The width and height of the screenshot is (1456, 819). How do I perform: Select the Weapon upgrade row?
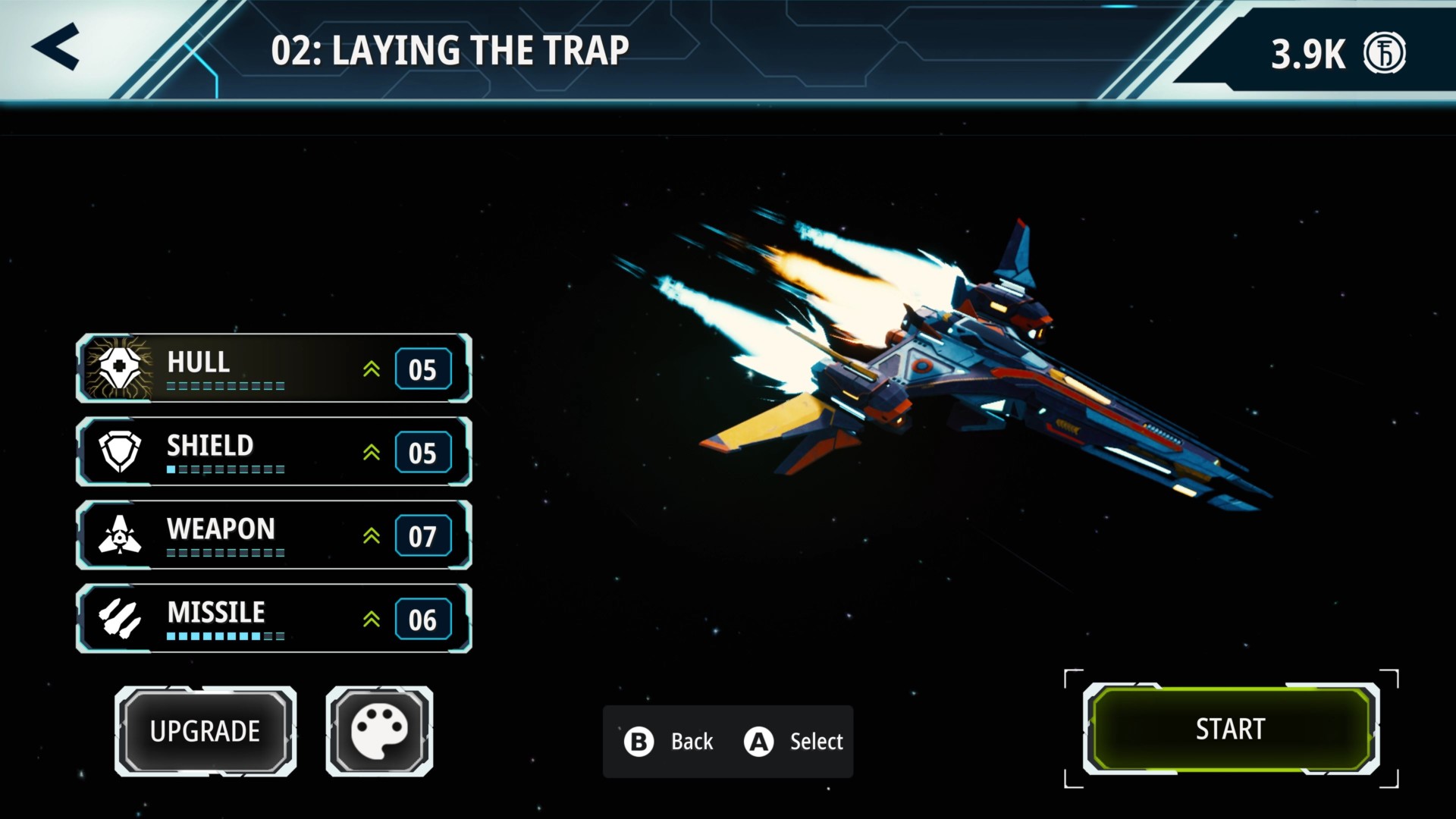point(274,535)
